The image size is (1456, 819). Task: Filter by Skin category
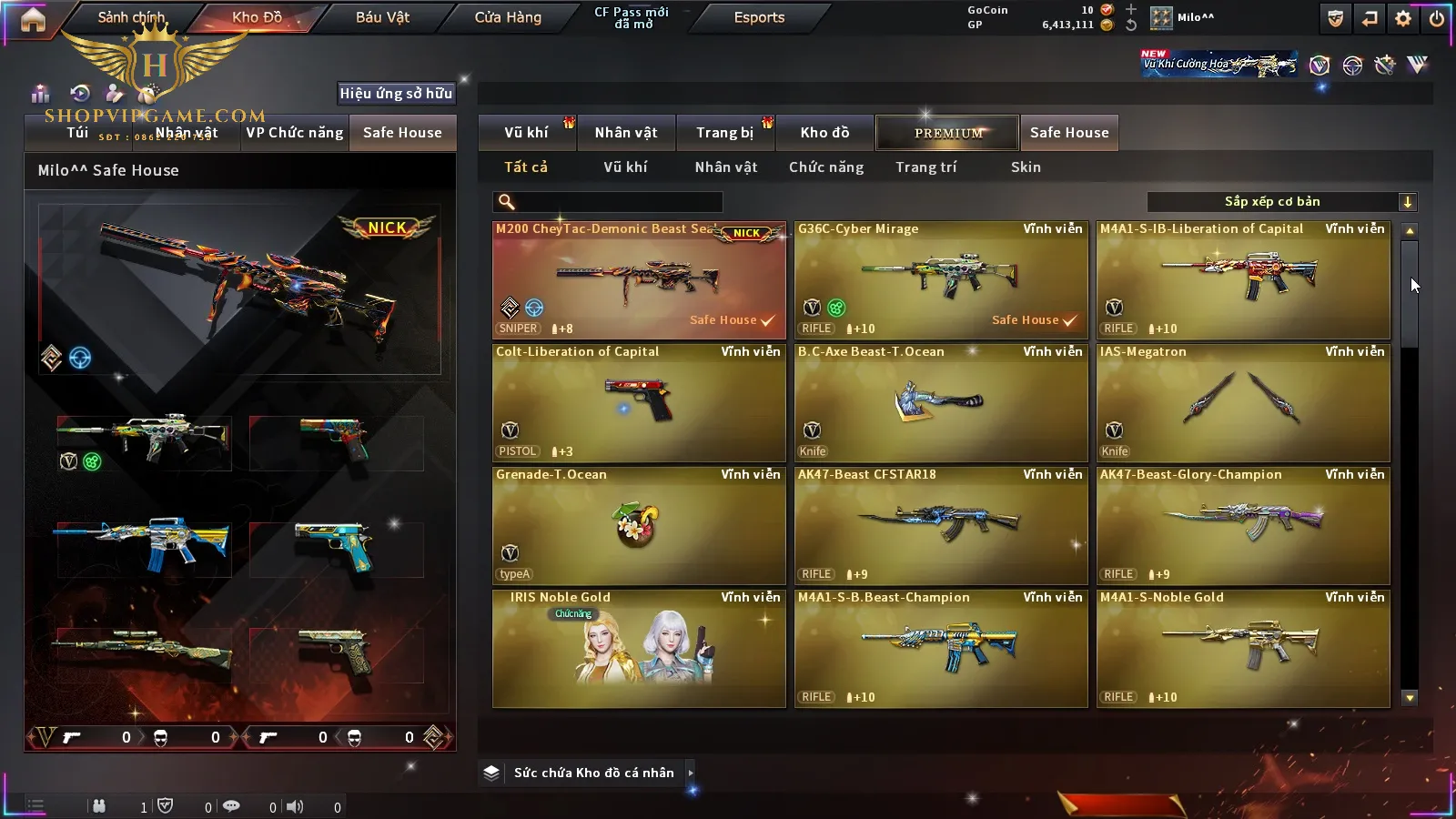[x=1026, y=167]
